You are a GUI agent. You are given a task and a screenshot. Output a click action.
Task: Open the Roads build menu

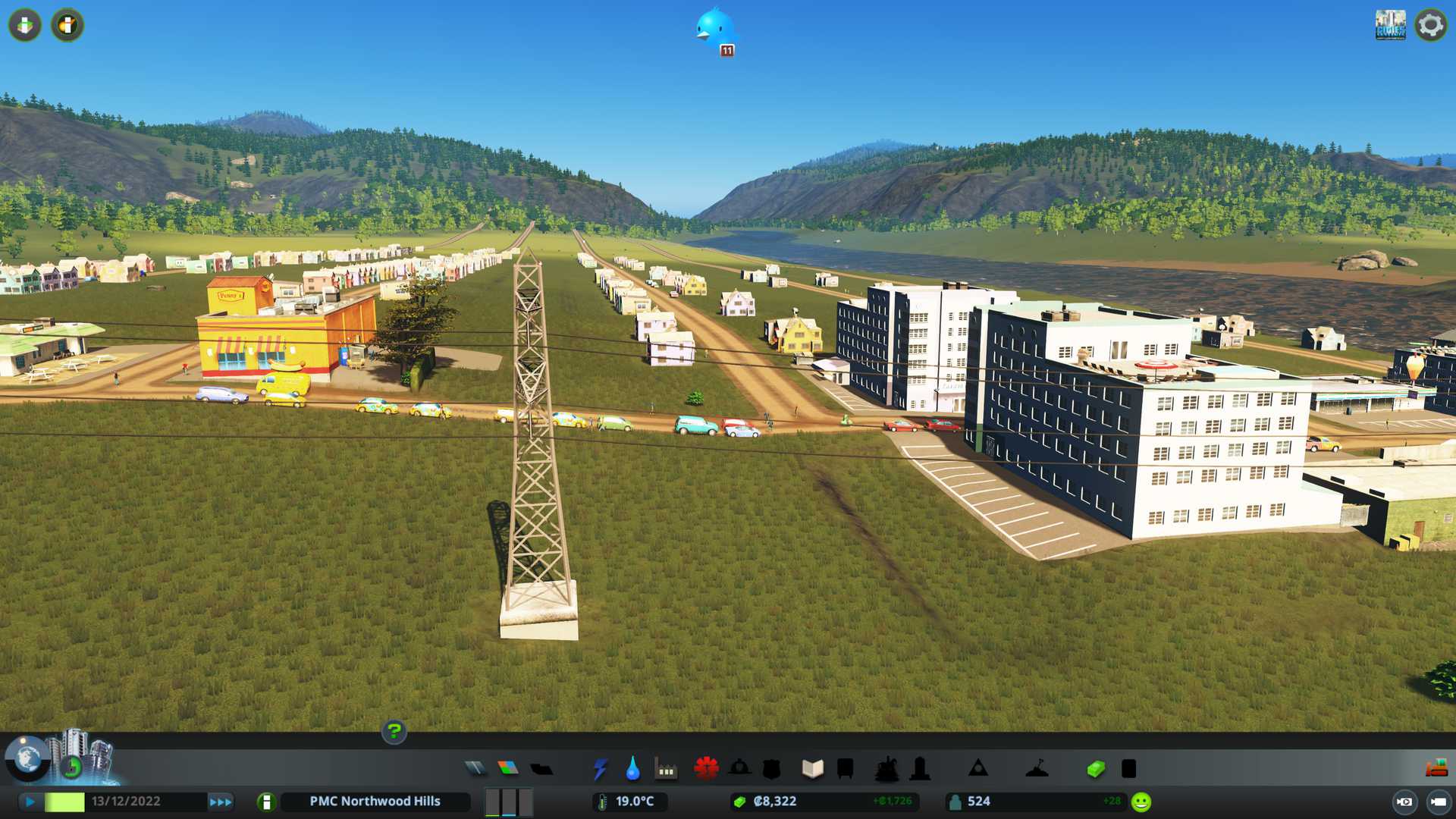tap(475, 769)
